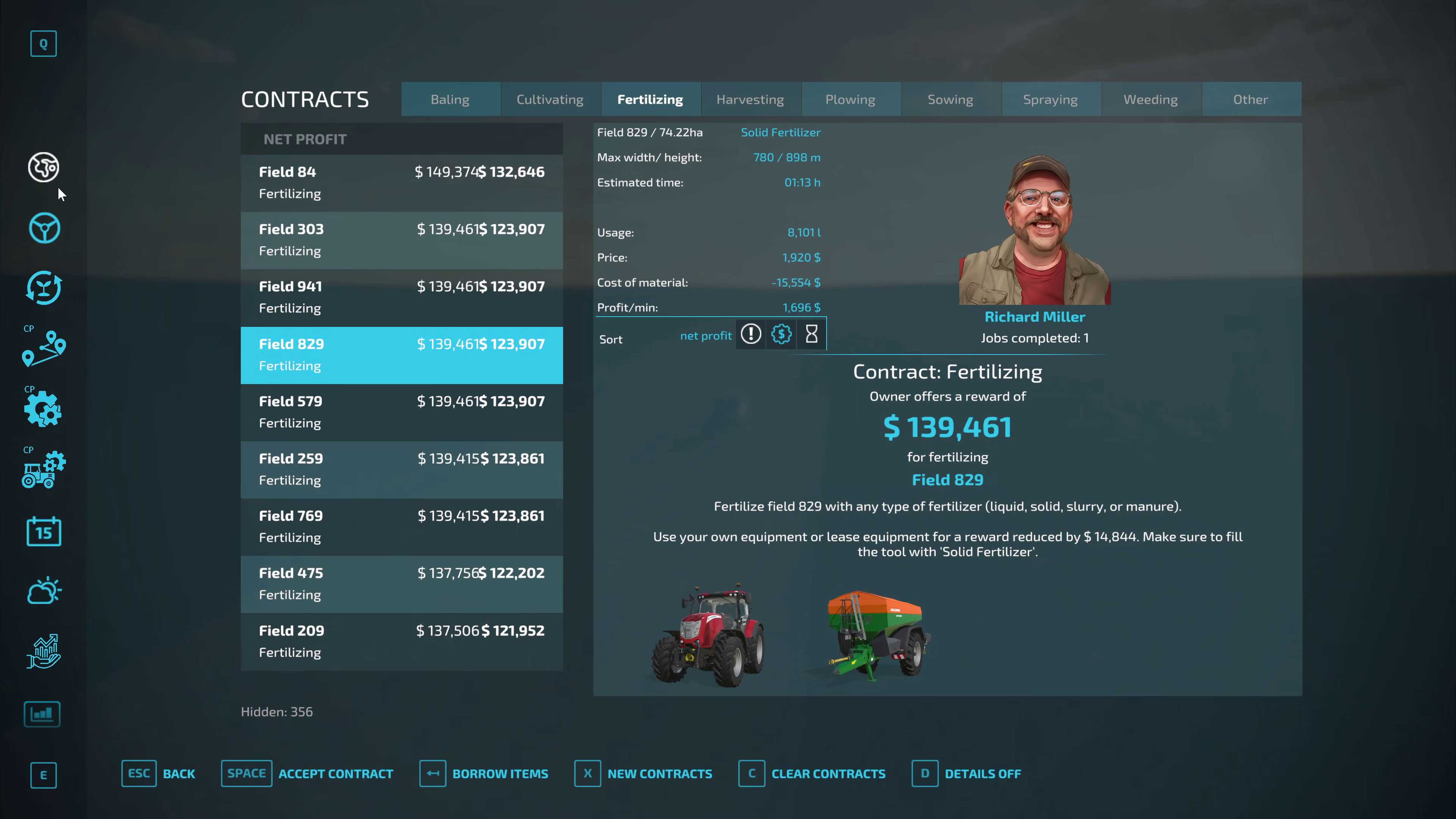Check the weather forecast icon

pos(44,590)
